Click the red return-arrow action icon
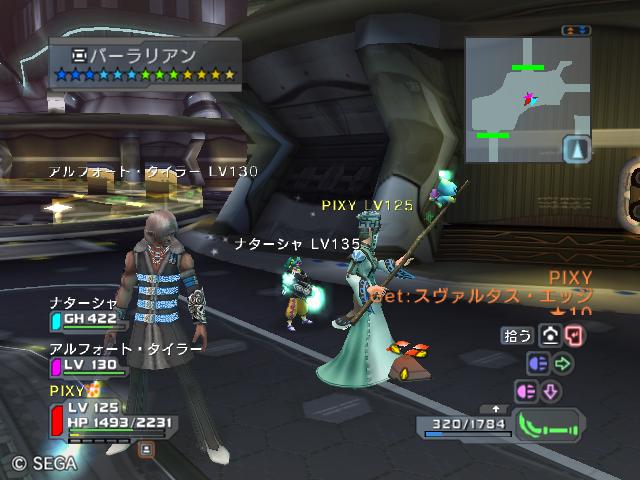This screenshot has height=480, width=640. click(x=573, y=336)
